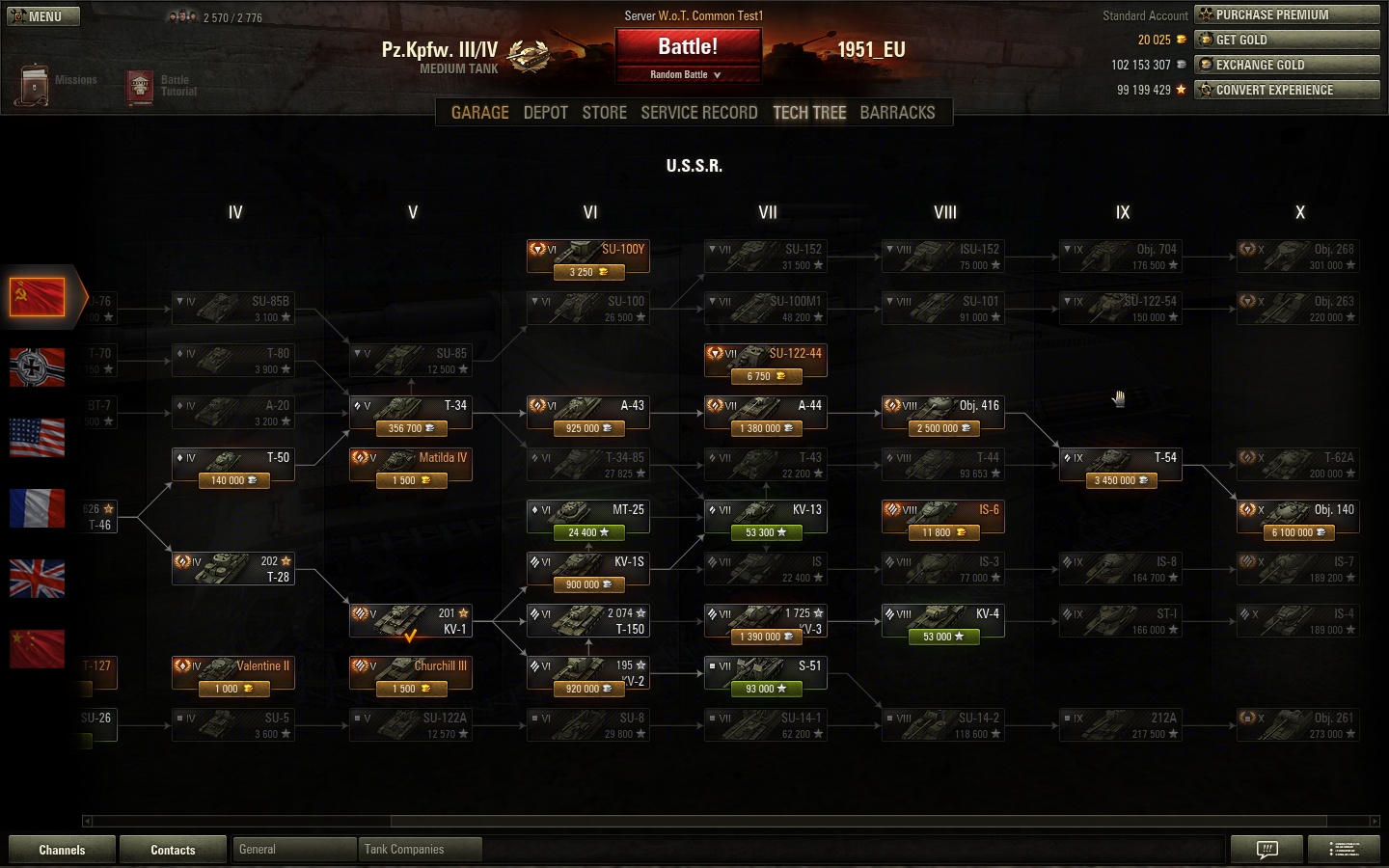
Task: Open the DEPOT tab
Action: [545, 113]
